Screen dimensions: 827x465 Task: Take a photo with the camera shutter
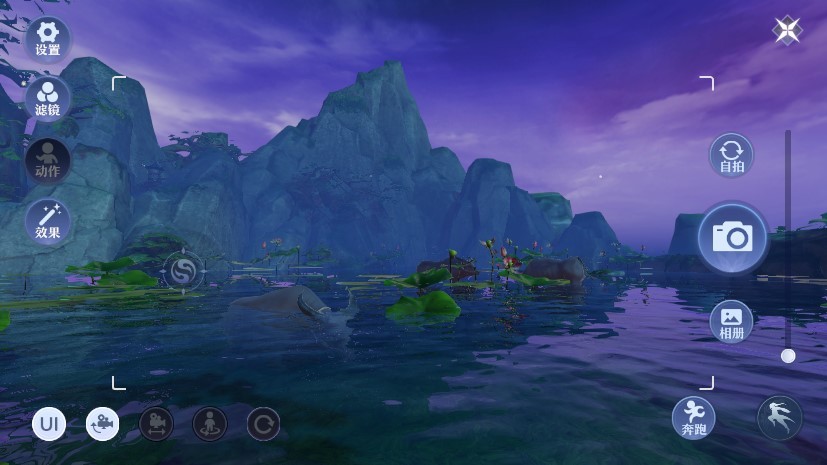[732, 237]
